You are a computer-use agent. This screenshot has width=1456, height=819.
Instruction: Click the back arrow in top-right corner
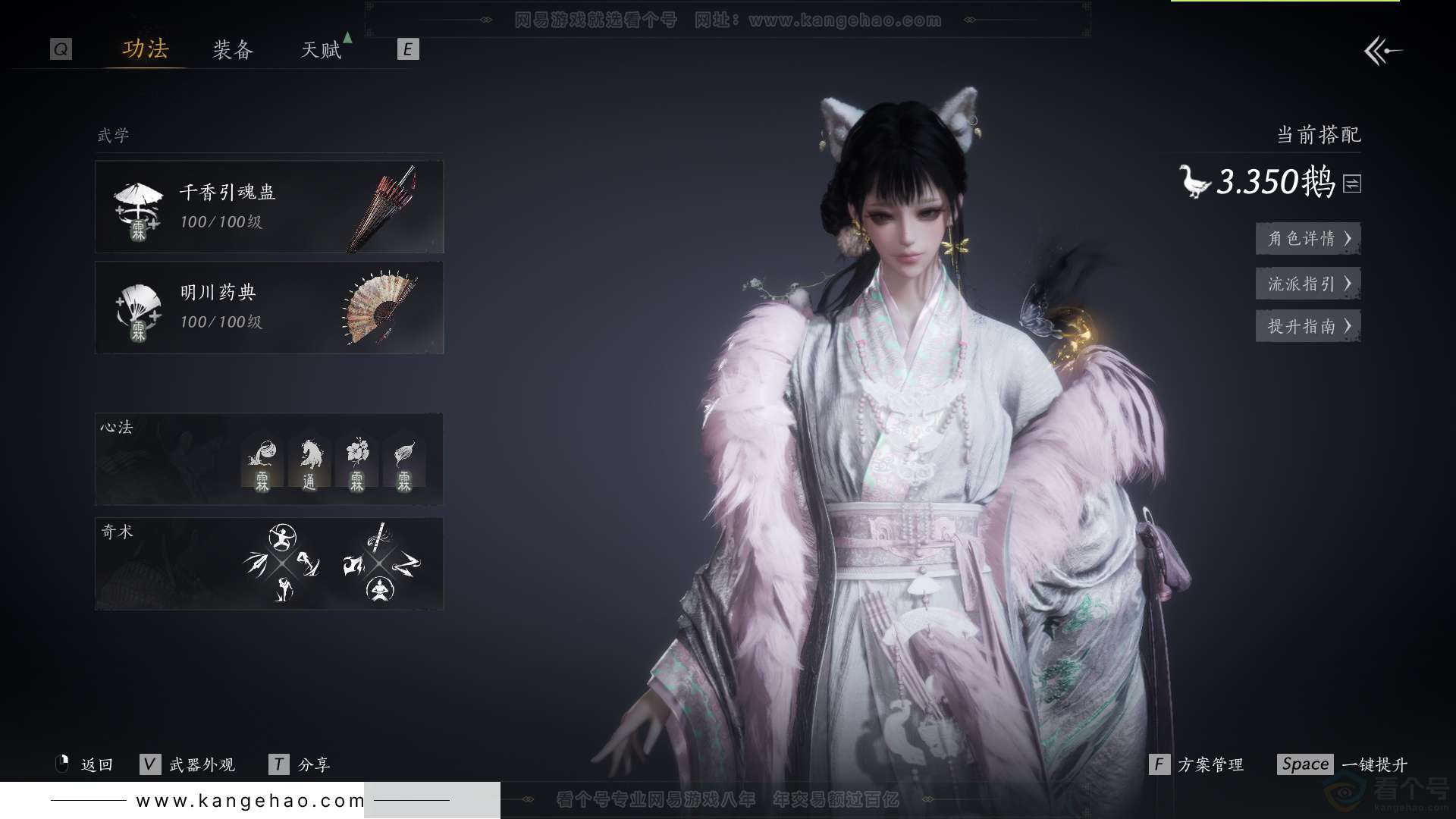point(1382,52)
